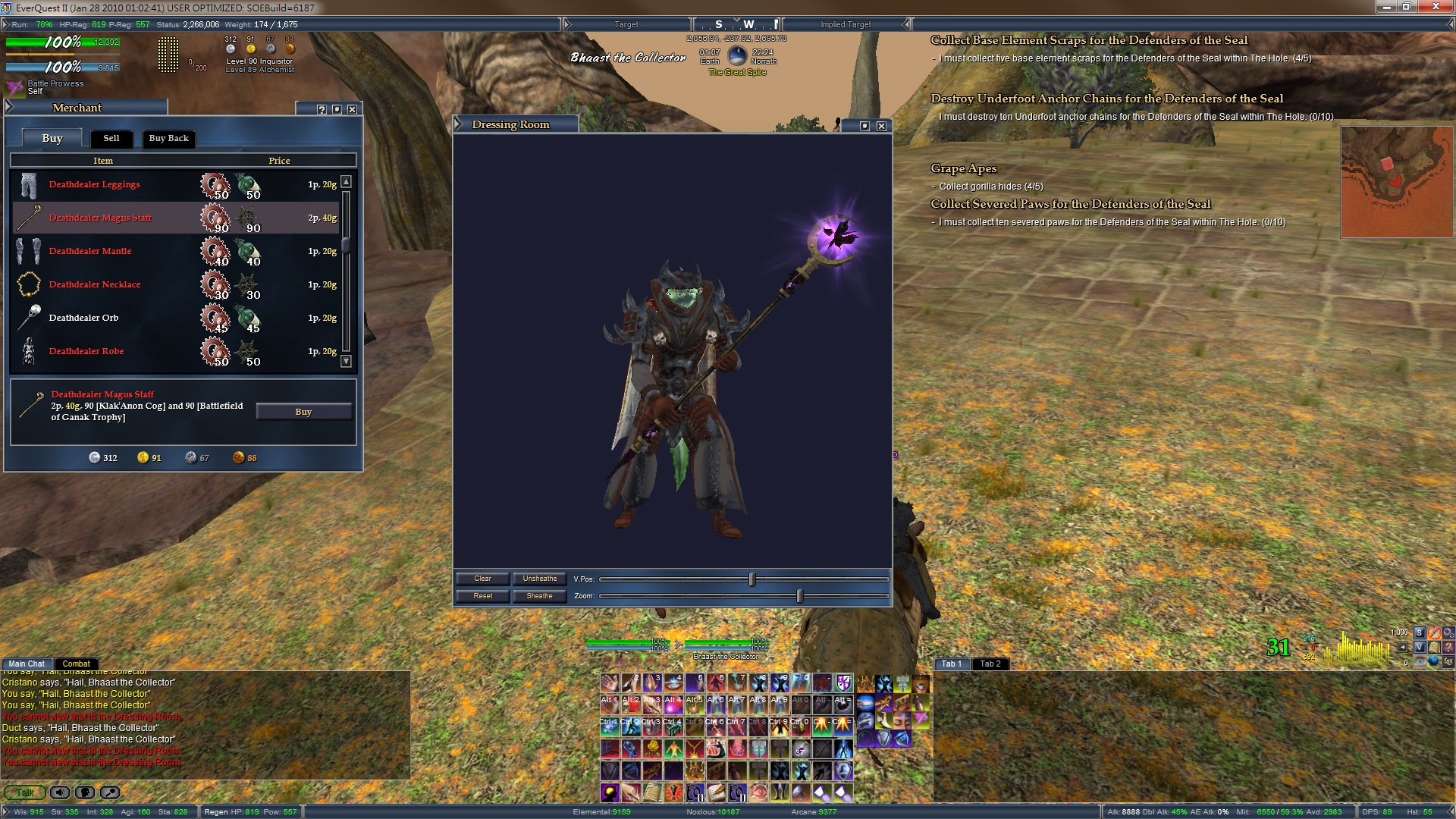
Task: Choose the Deathdealer Mantle row
Action: (x=90, y=251)
